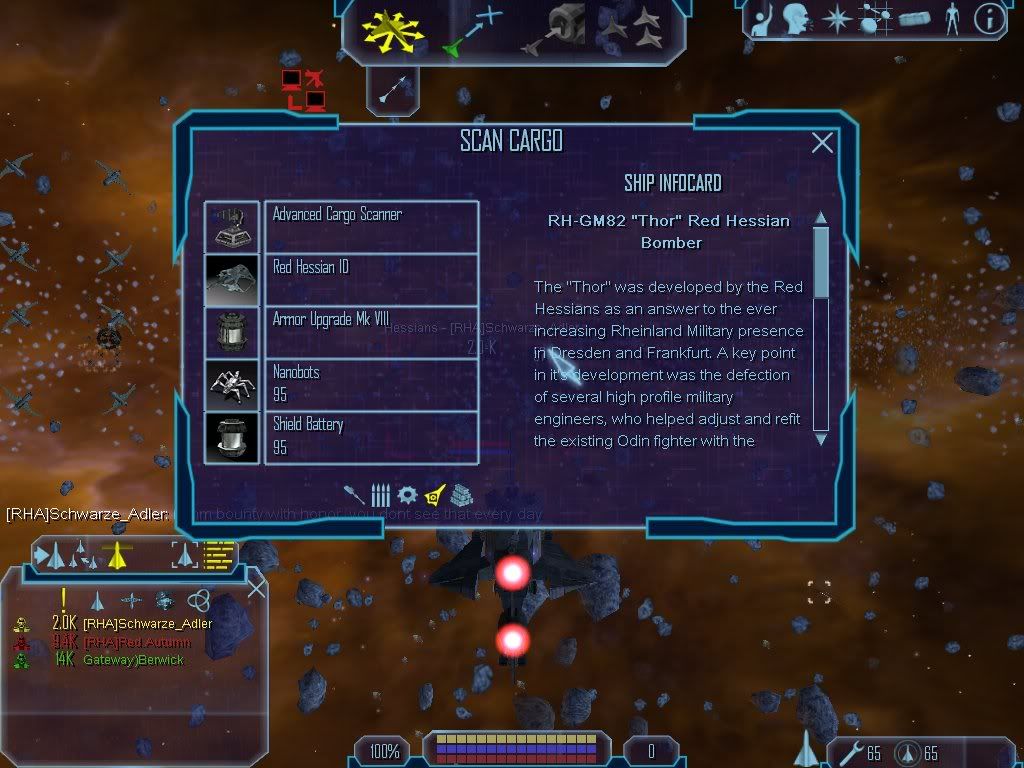Show ammunition filter with the bullets icon
Viewport: 1024px width, 768px height.
tap(380, 495)
